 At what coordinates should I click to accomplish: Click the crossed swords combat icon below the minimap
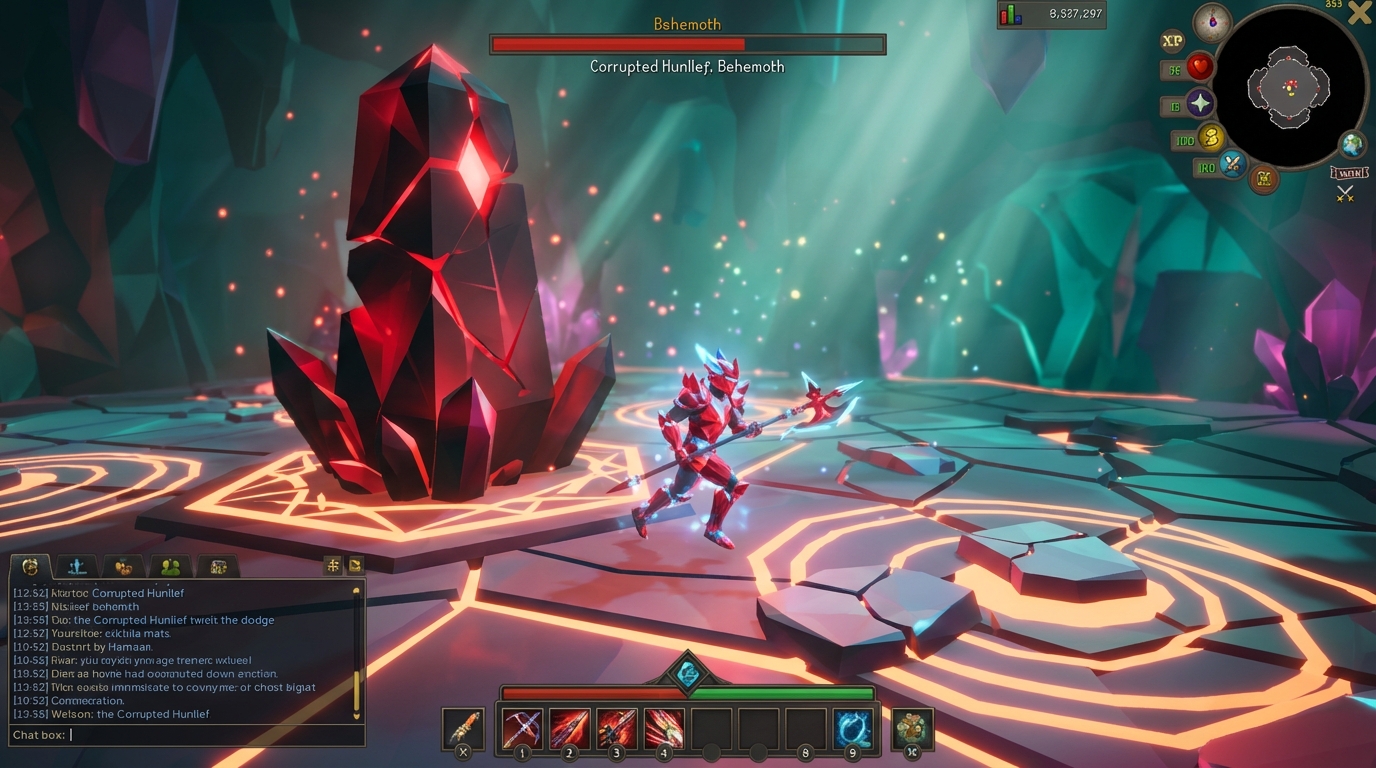[1345, 193]
